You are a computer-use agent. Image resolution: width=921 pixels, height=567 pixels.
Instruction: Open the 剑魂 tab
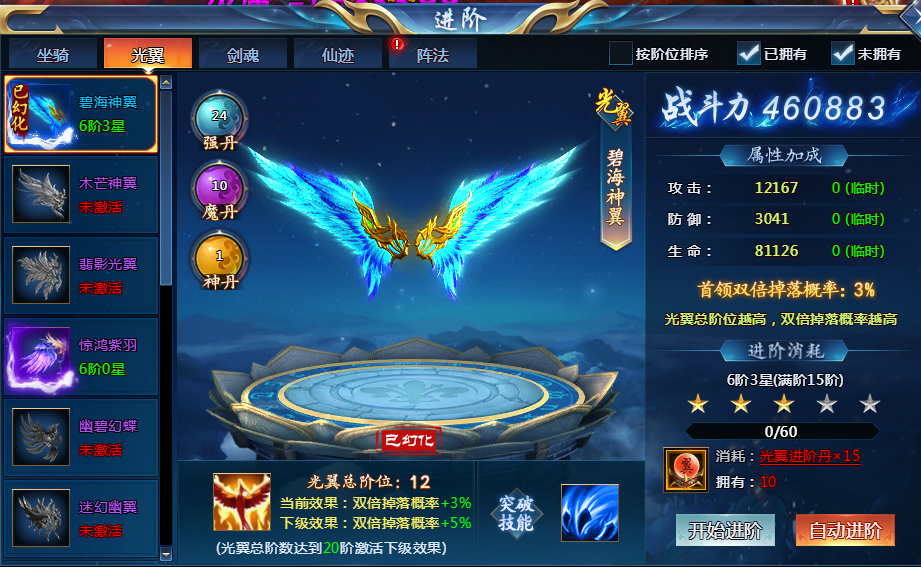pos(242,54)
